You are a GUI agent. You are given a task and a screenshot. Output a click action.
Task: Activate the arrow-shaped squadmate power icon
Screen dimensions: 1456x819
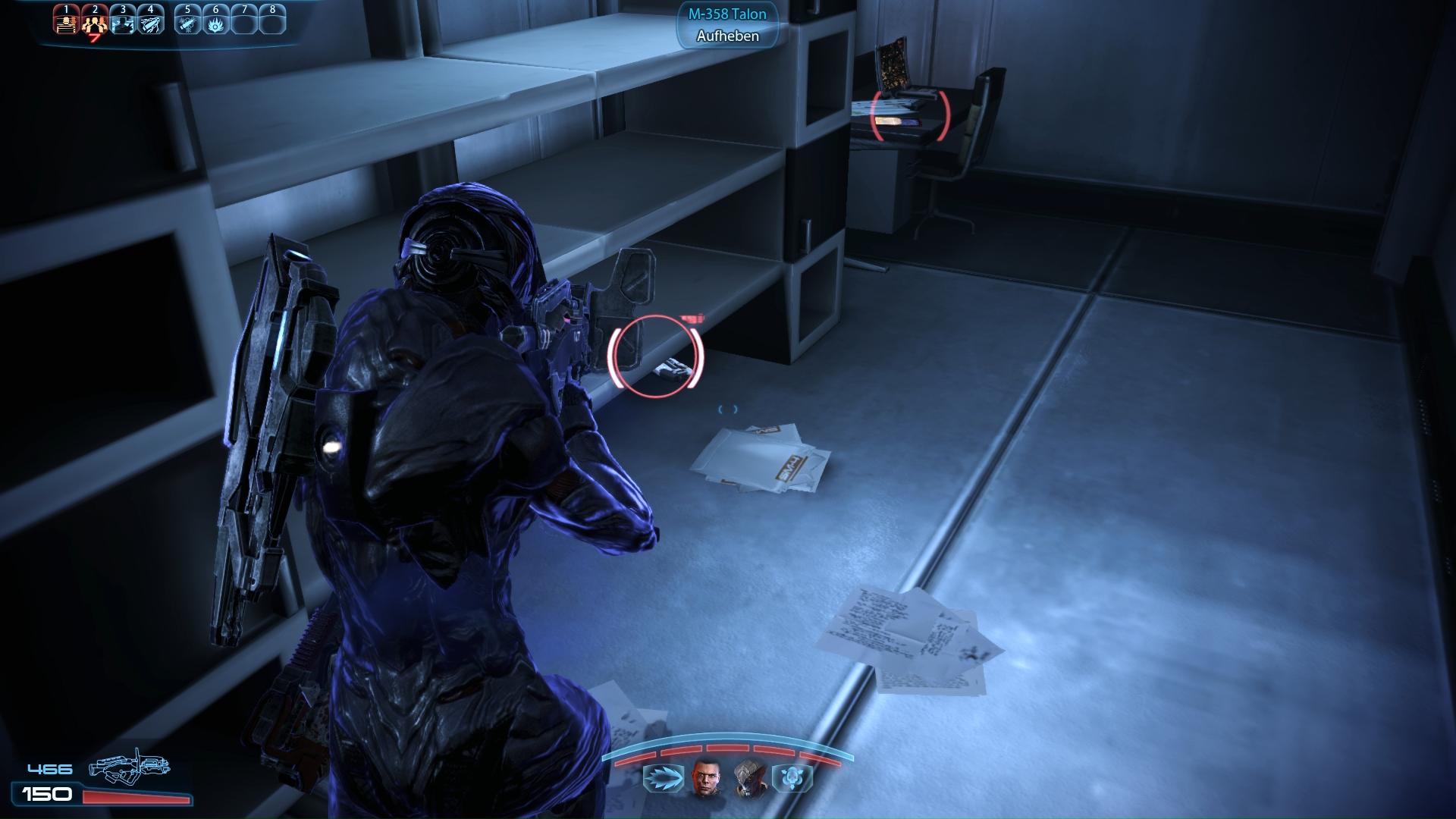pos(663,778)
